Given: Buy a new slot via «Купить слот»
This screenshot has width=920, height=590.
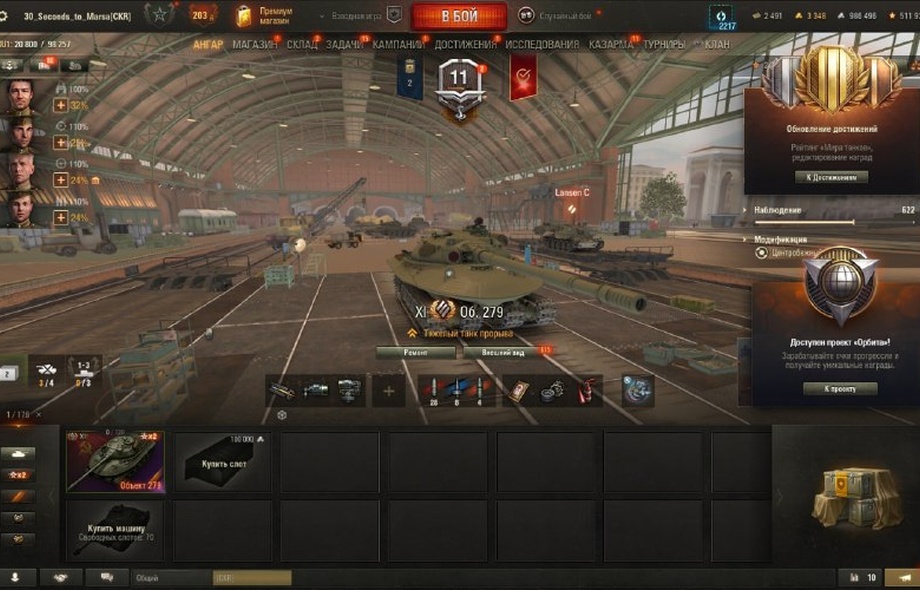Looking at the screenshot, I should (x=222, y=462).
